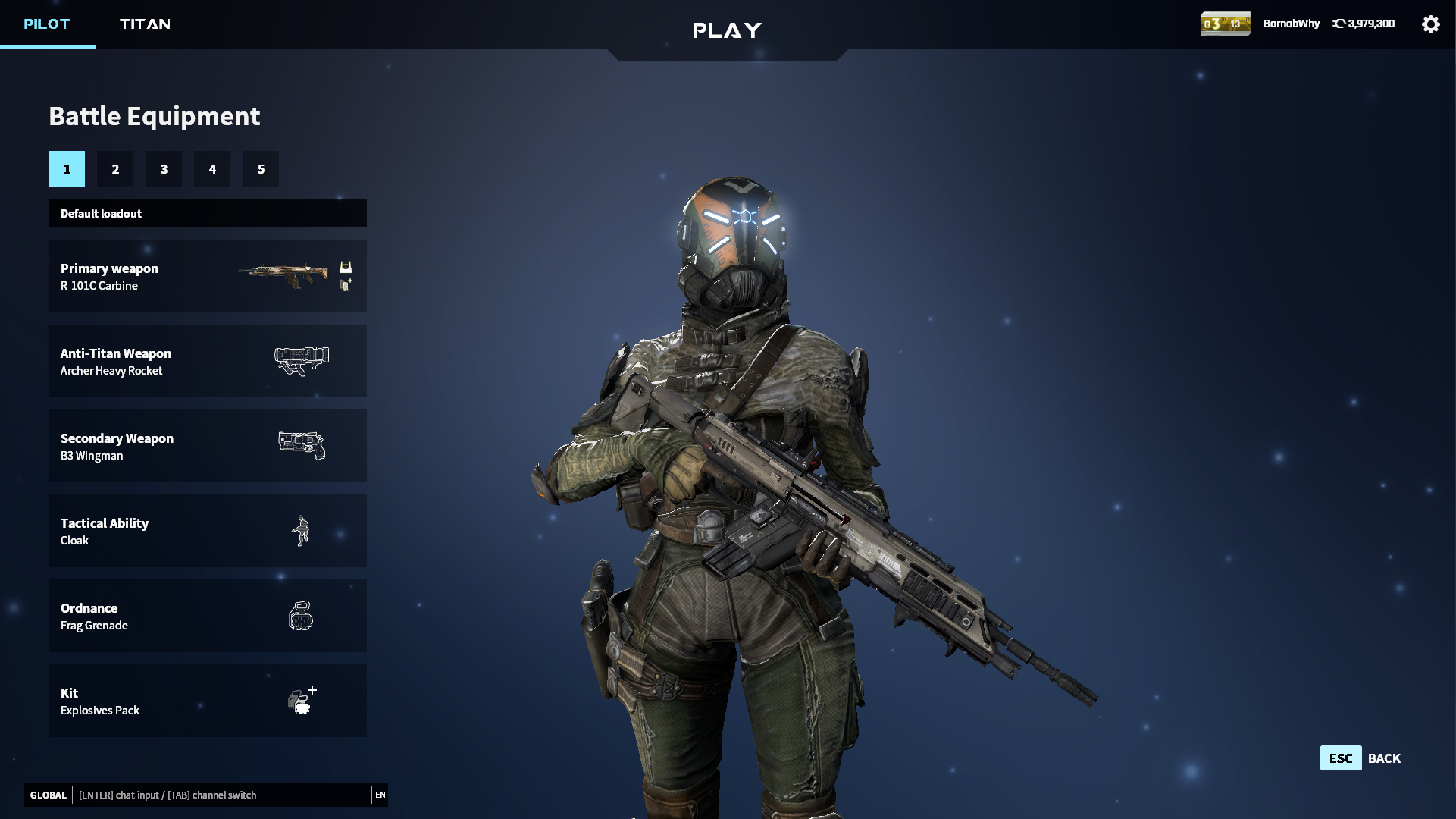Select the active loadout slot 1
This screenshot has height=819, width=1456.
[67, 169]
